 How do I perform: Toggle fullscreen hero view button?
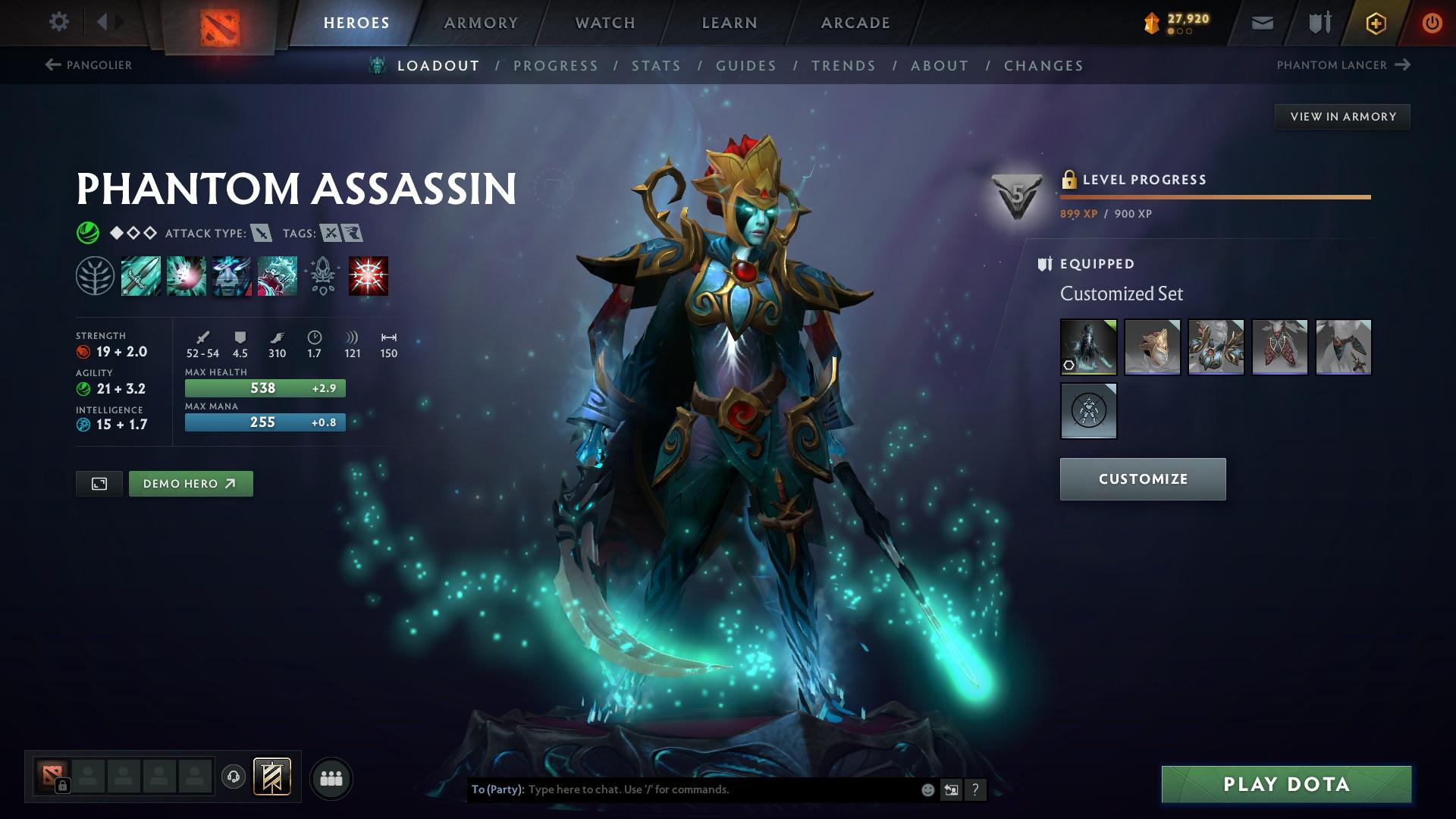point(99,484)
